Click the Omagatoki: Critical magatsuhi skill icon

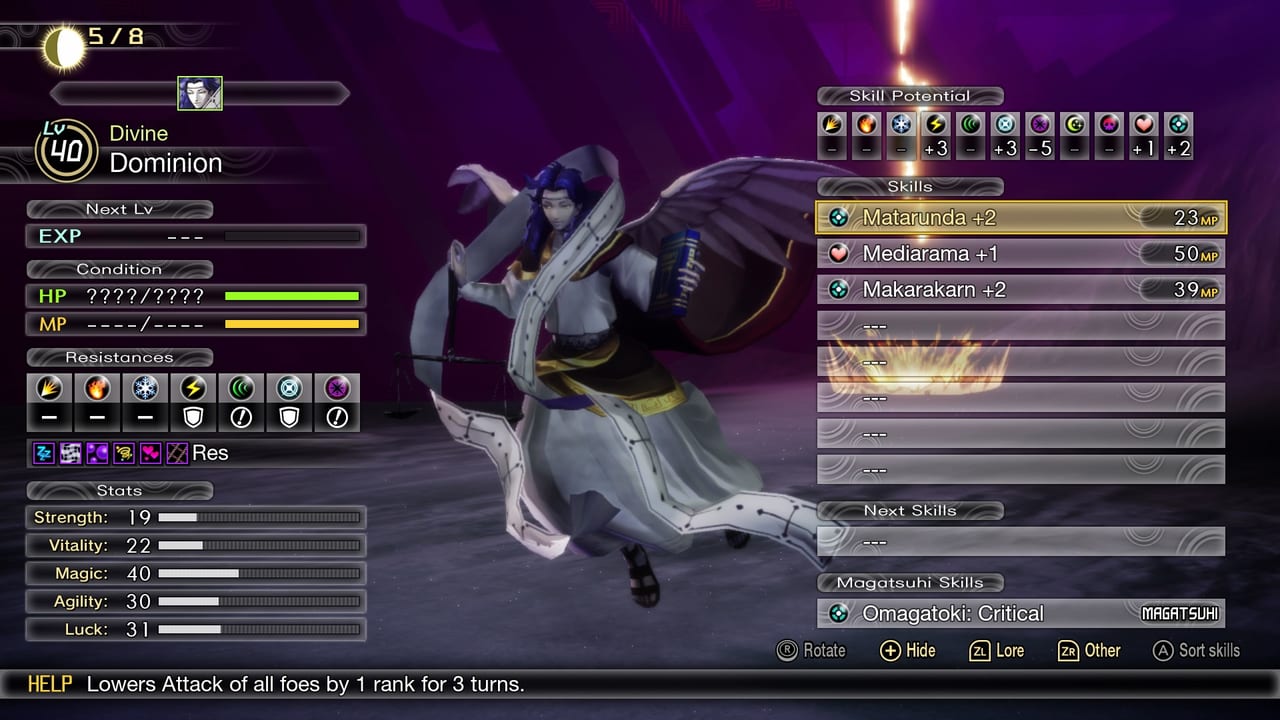[x=837, y=613]
